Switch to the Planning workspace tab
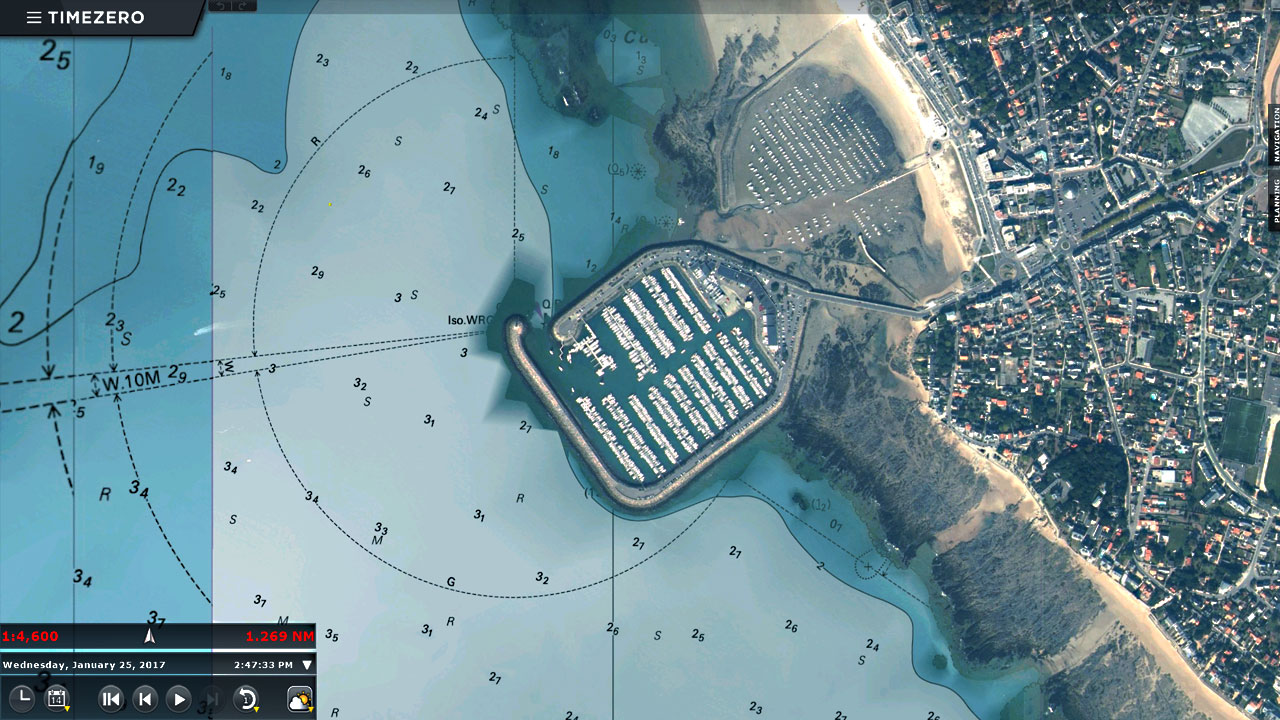Screen dimensions: 1280x720 (x=1274, y=200)
